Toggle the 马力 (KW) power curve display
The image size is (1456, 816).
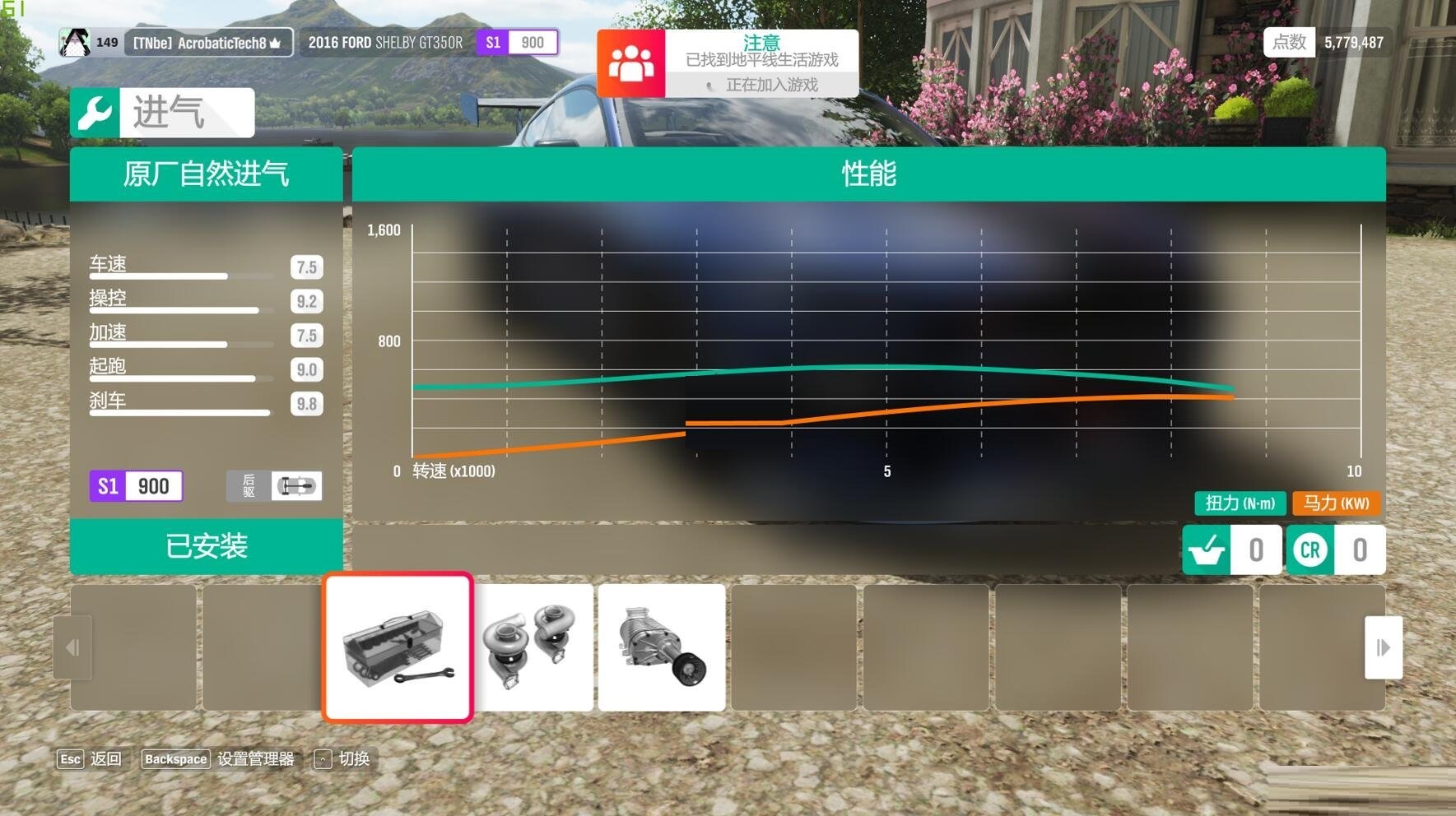click(1333, 503)
